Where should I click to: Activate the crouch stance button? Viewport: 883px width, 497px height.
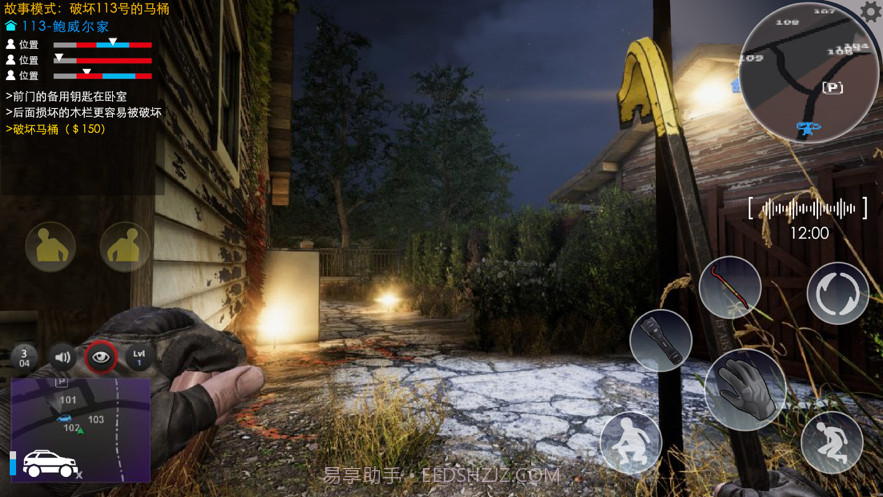pos(631,441)
